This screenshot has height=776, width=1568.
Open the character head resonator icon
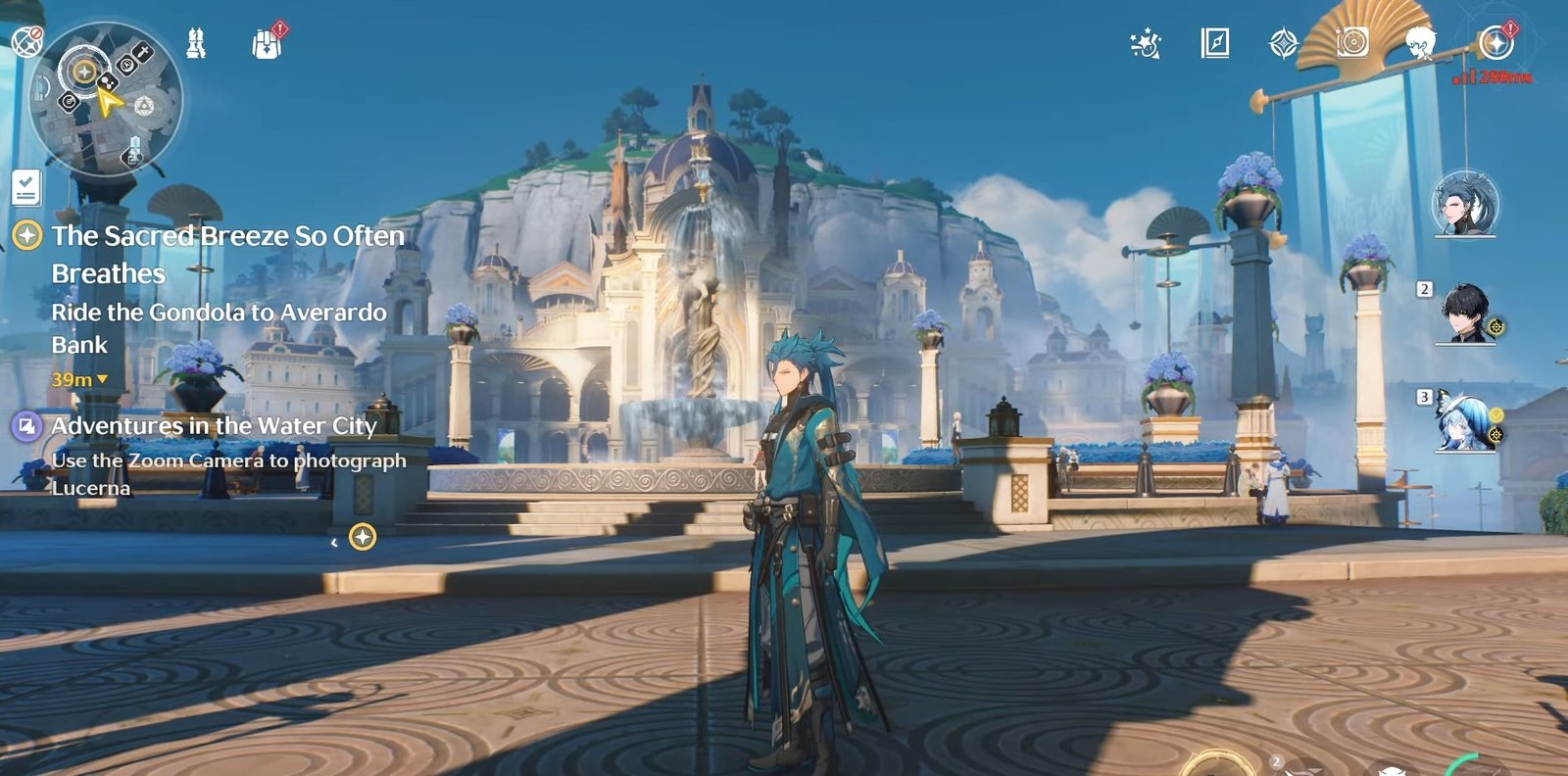1420,43
